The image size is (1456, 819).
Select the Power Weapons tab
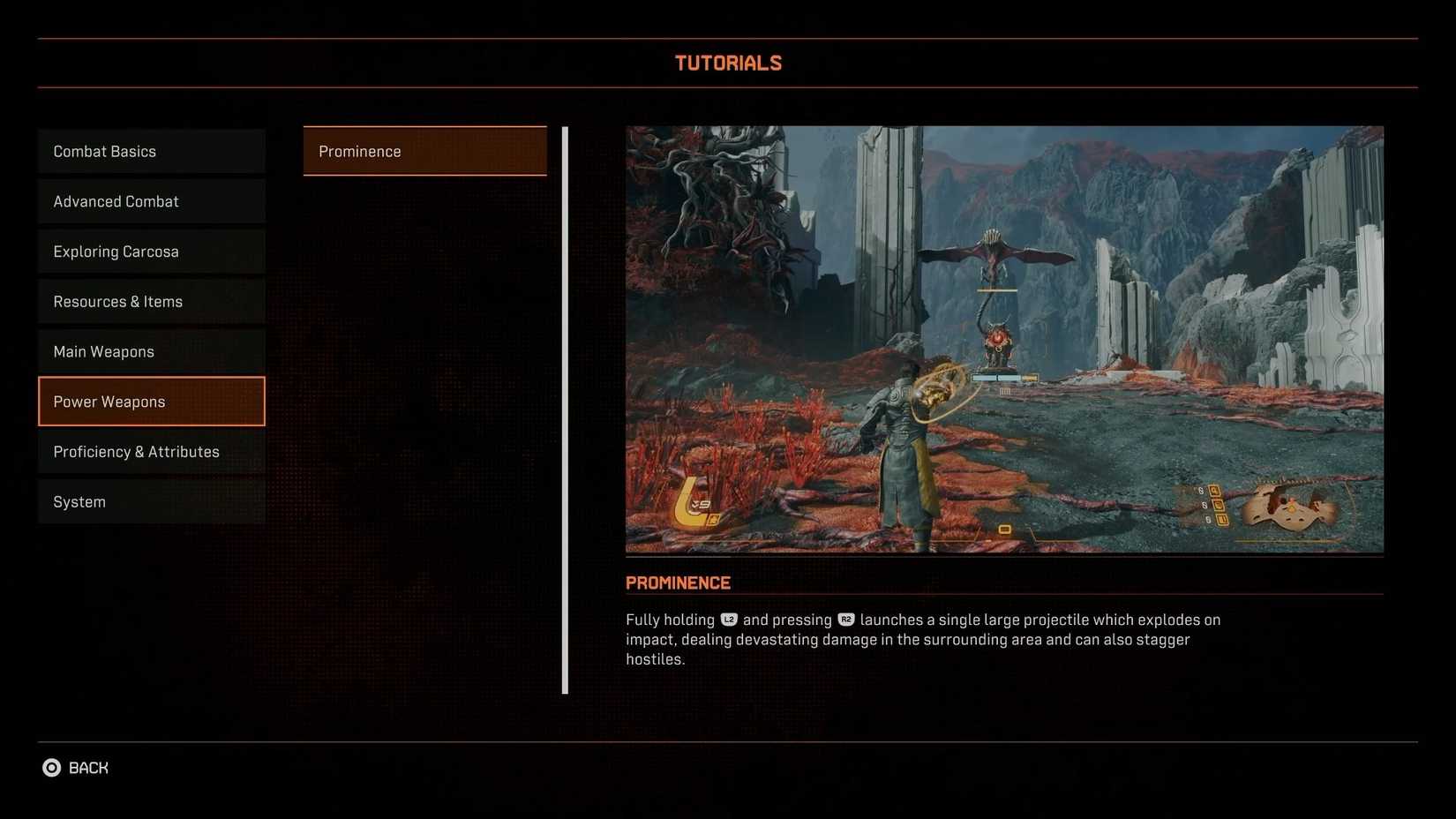coord(151,402)
